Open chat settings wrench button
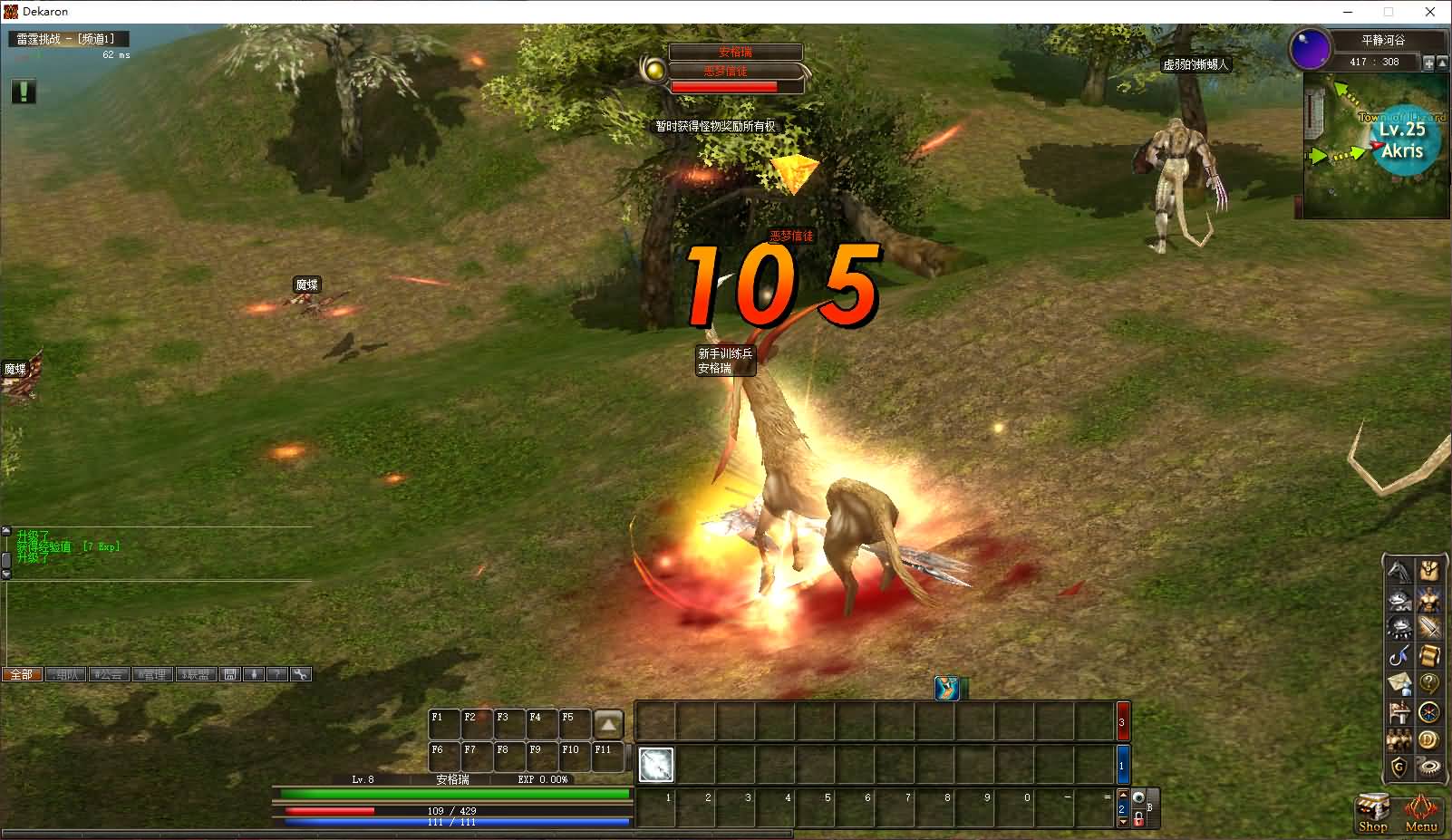Viewport: 1452px width, 840px height. 301,674
